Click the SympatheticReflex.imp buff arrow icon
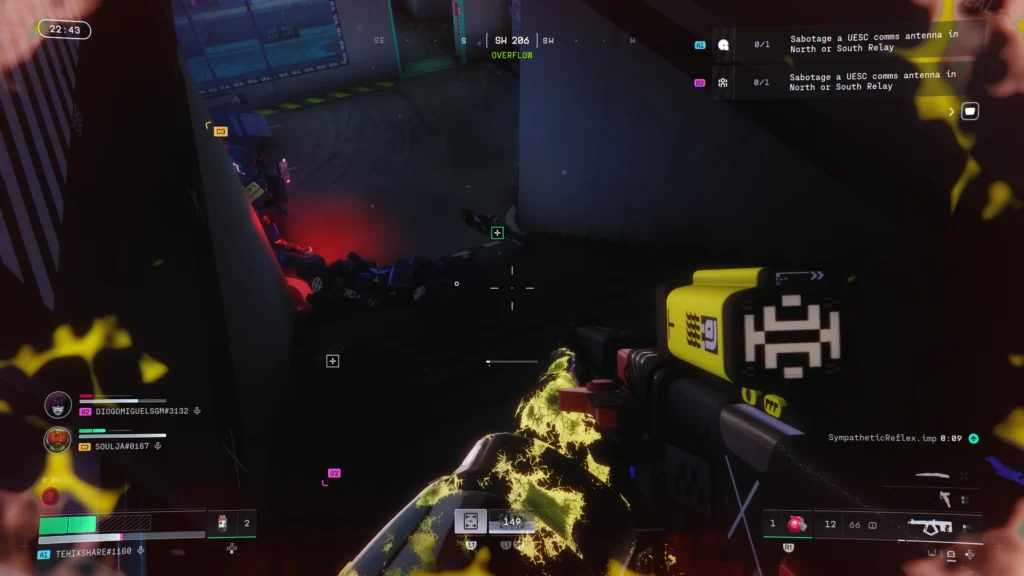This screenshot has width=1024, height=576. (973, 438)
